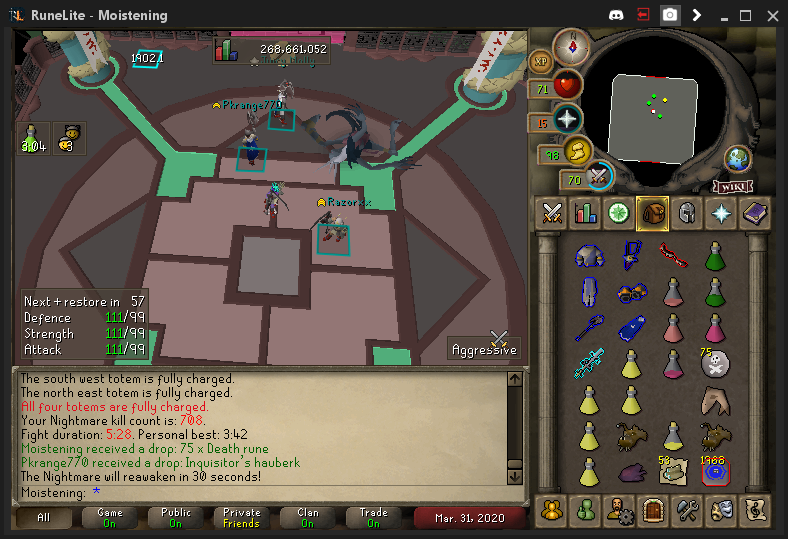Viewport: 788px width, 539px height.
Task: Toggle the XP drops orb
Action: coord(540,61)
